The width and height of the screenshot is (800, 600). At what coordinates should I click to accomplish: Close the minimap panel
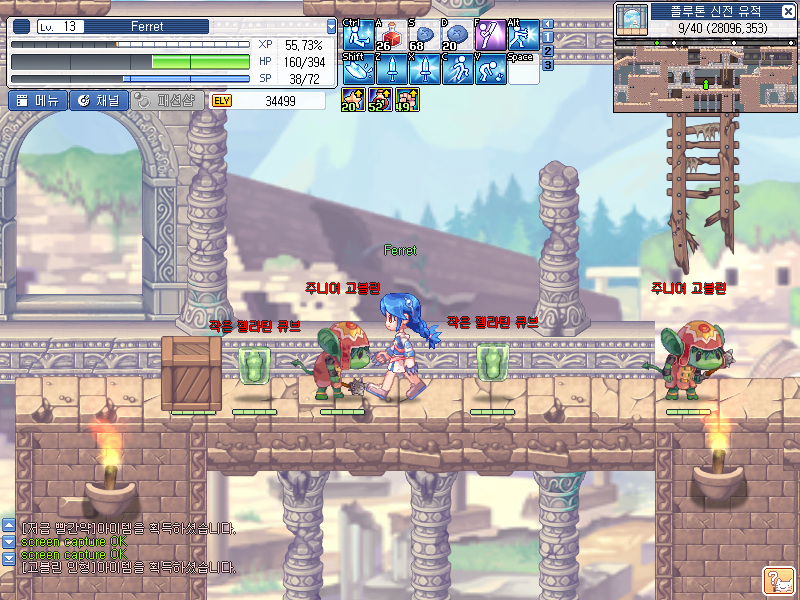790,12
